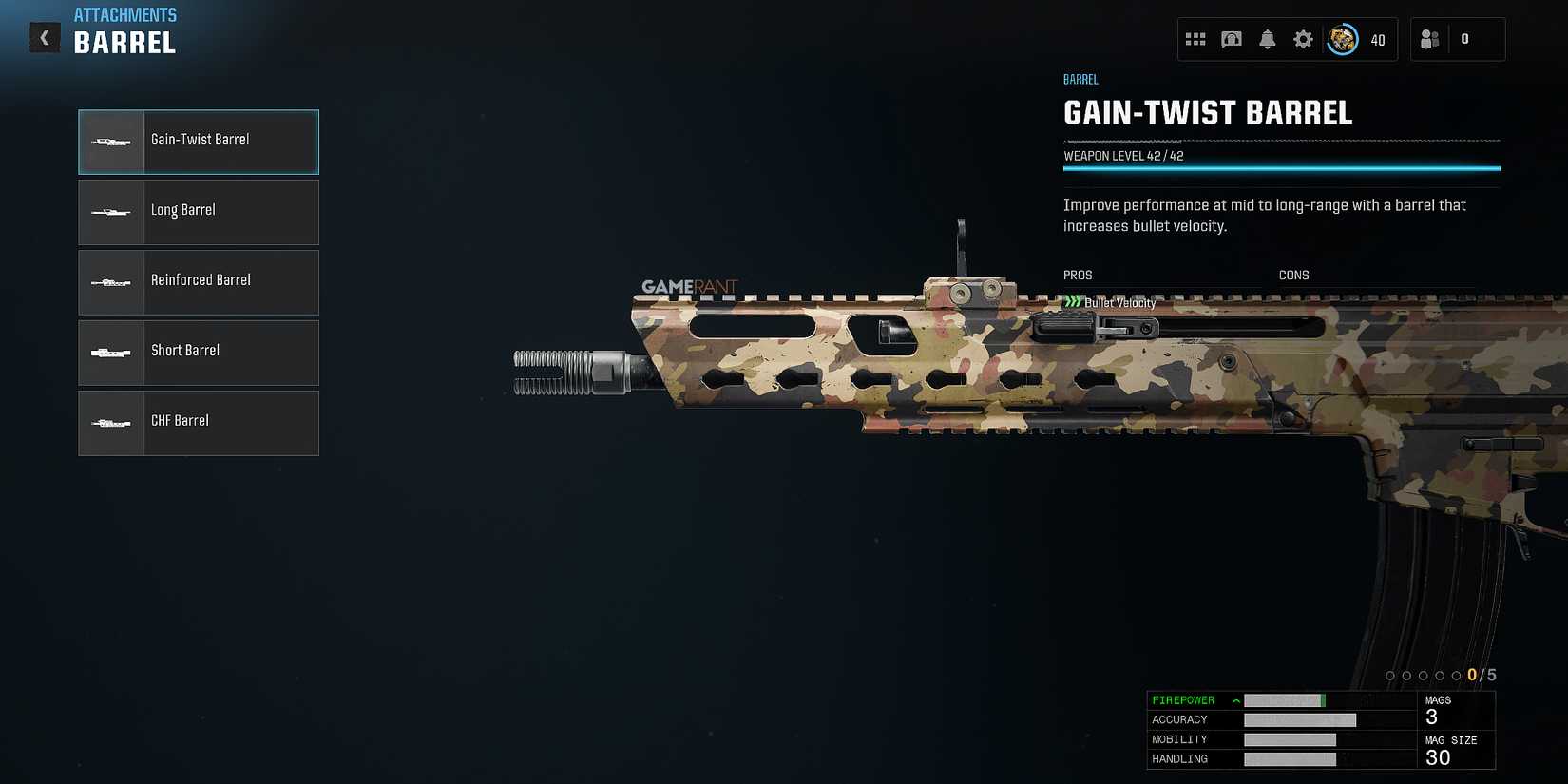1568x784 pixels.
Task: Click the back chevron next to Barrel
Action: (44, 37)
